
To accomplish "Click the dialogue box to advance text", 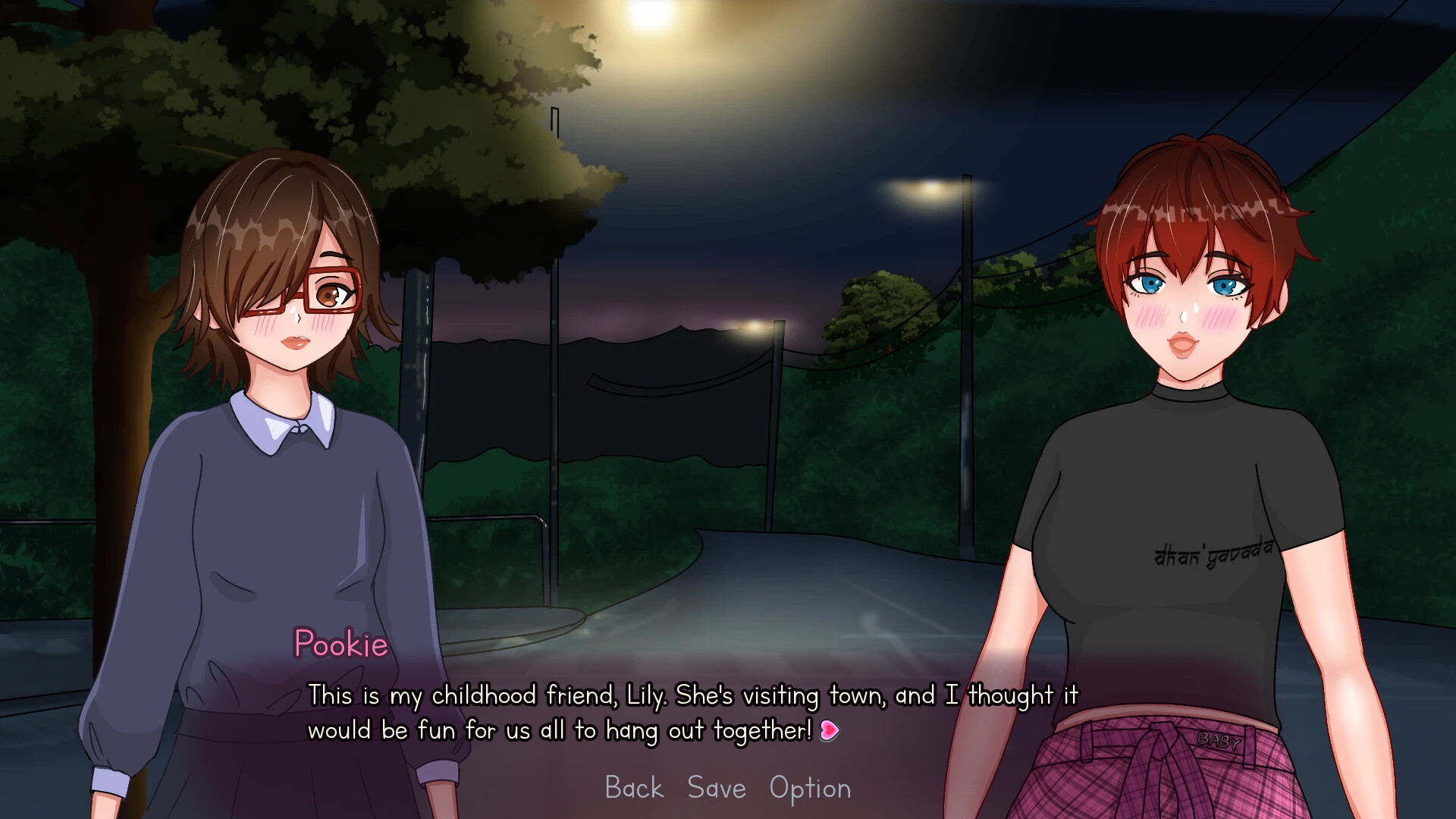I will click(x=682, y=713).
